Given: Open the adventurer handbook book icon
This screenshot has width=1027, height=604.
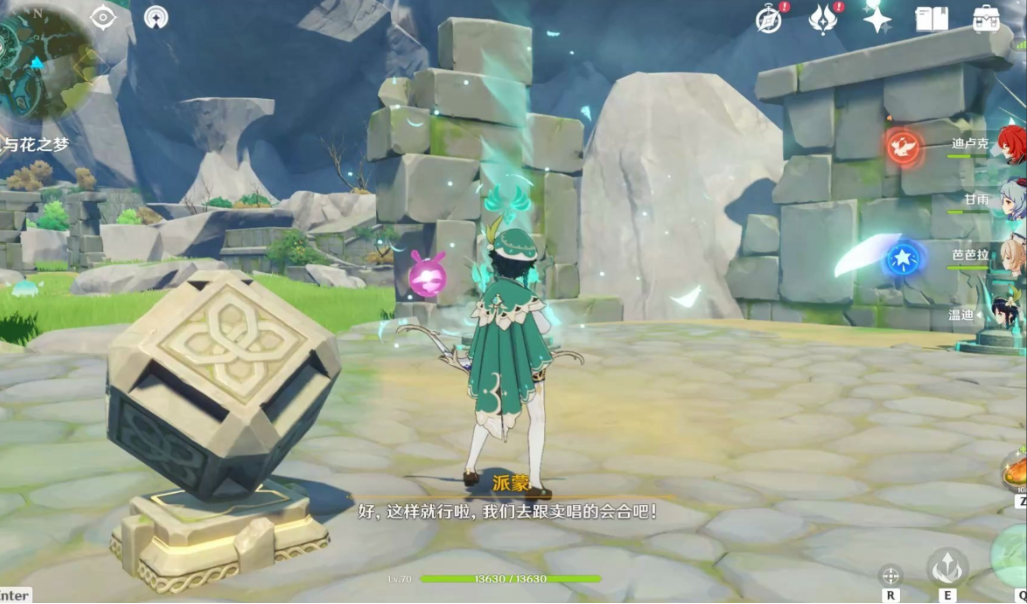Looking at the screenshot, I should click(931, 18).
